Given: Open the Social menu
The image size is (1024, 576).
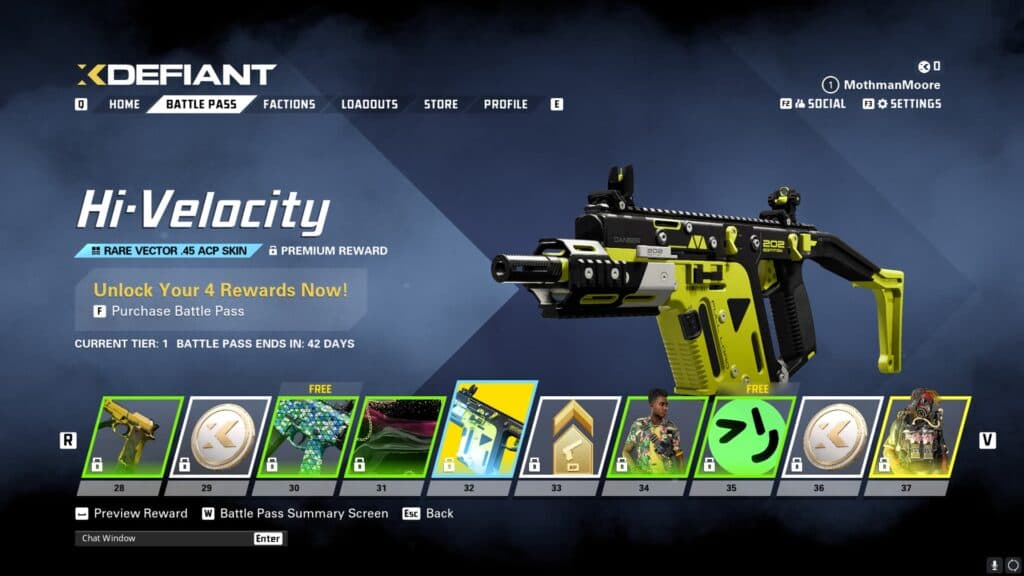Looking at the screenshot, I should click(x=821, y=103).
